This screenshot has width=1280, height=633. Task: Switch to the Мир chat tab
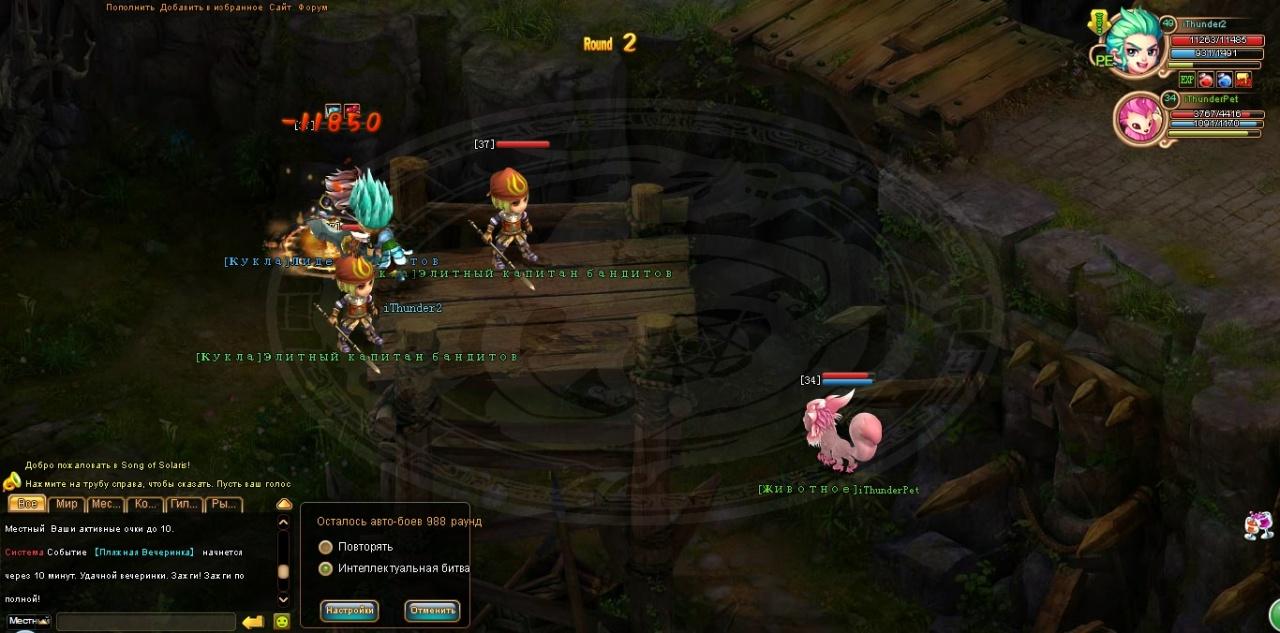[66, 504]
